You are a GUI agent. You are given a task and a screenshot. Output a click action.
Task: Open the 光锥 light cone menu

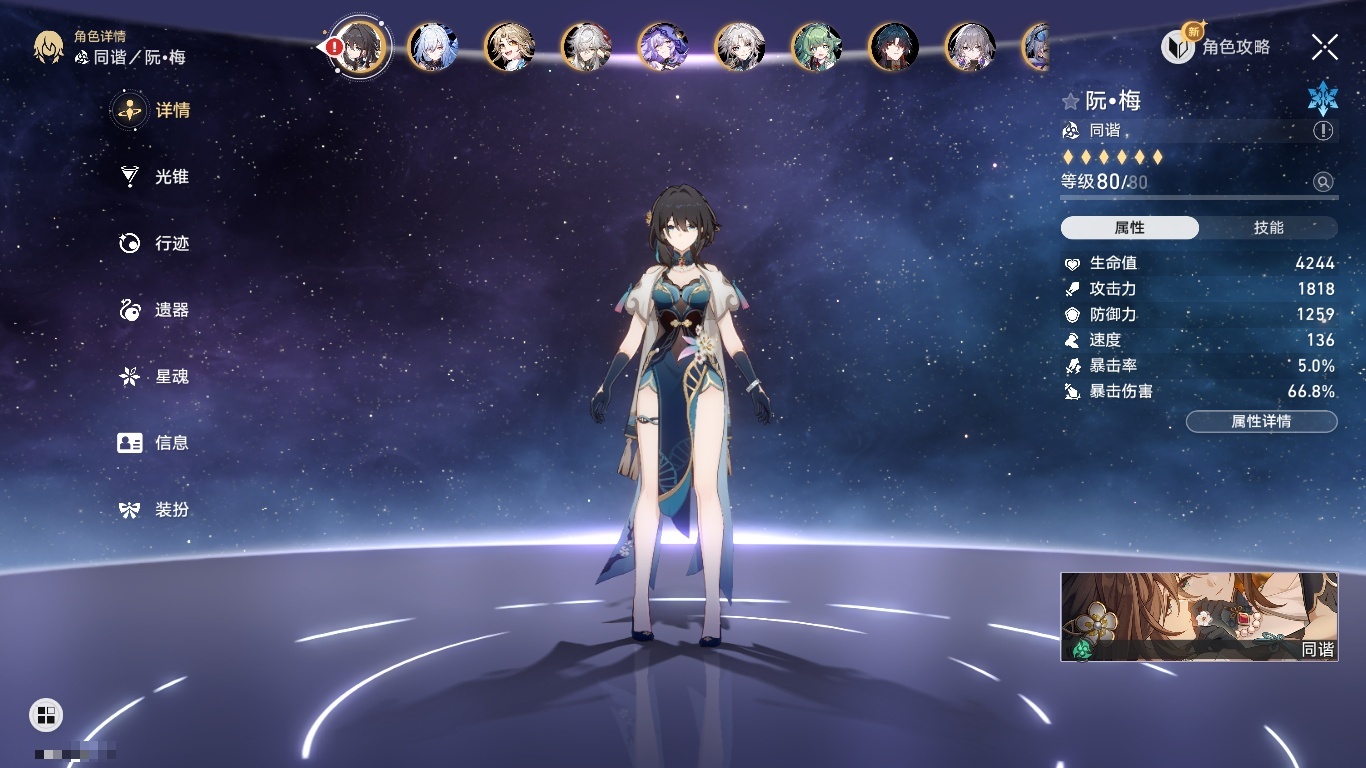(x=155, y=177)
